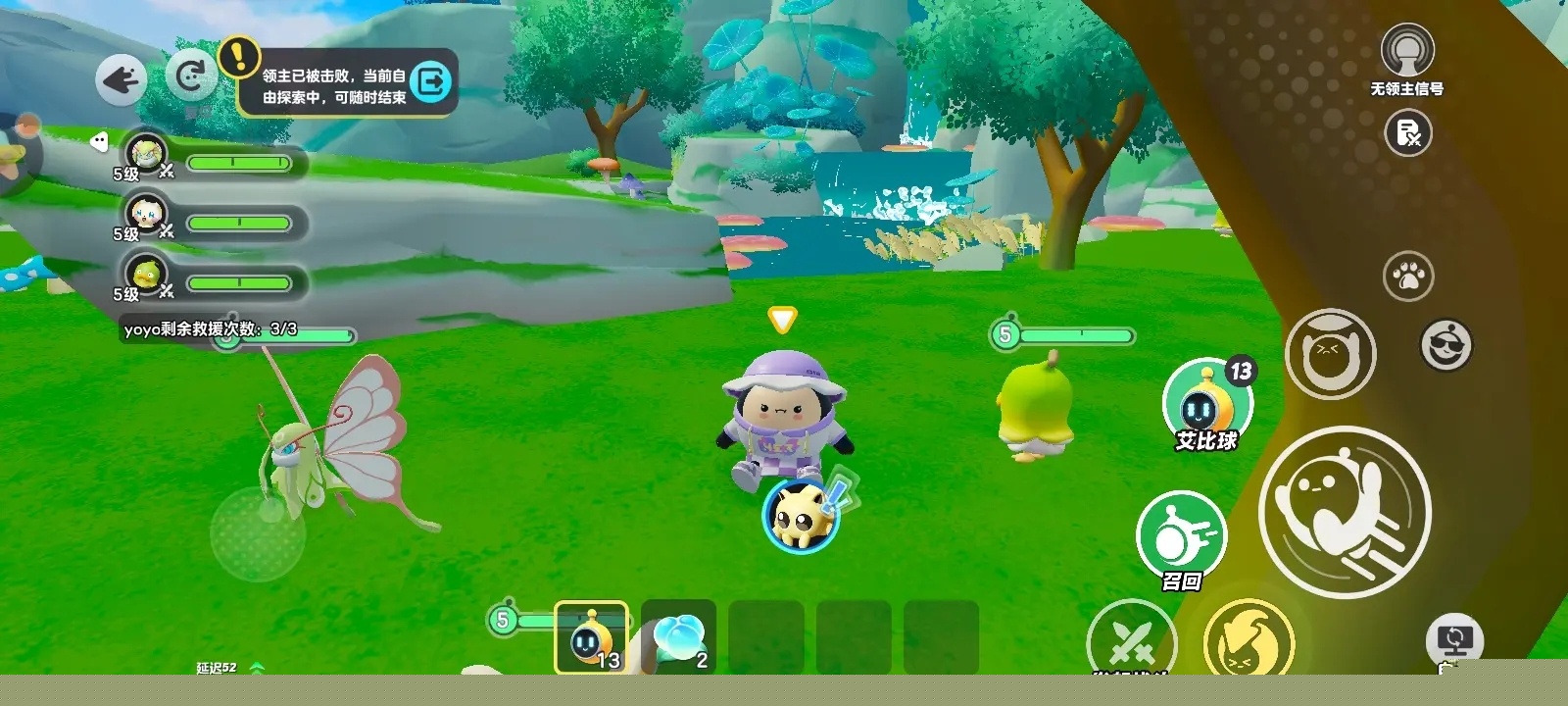Viewport: 1568px width, 706px height.
Task: Open the sunglasses emoji face button
Action: [x=1445, y=344]
